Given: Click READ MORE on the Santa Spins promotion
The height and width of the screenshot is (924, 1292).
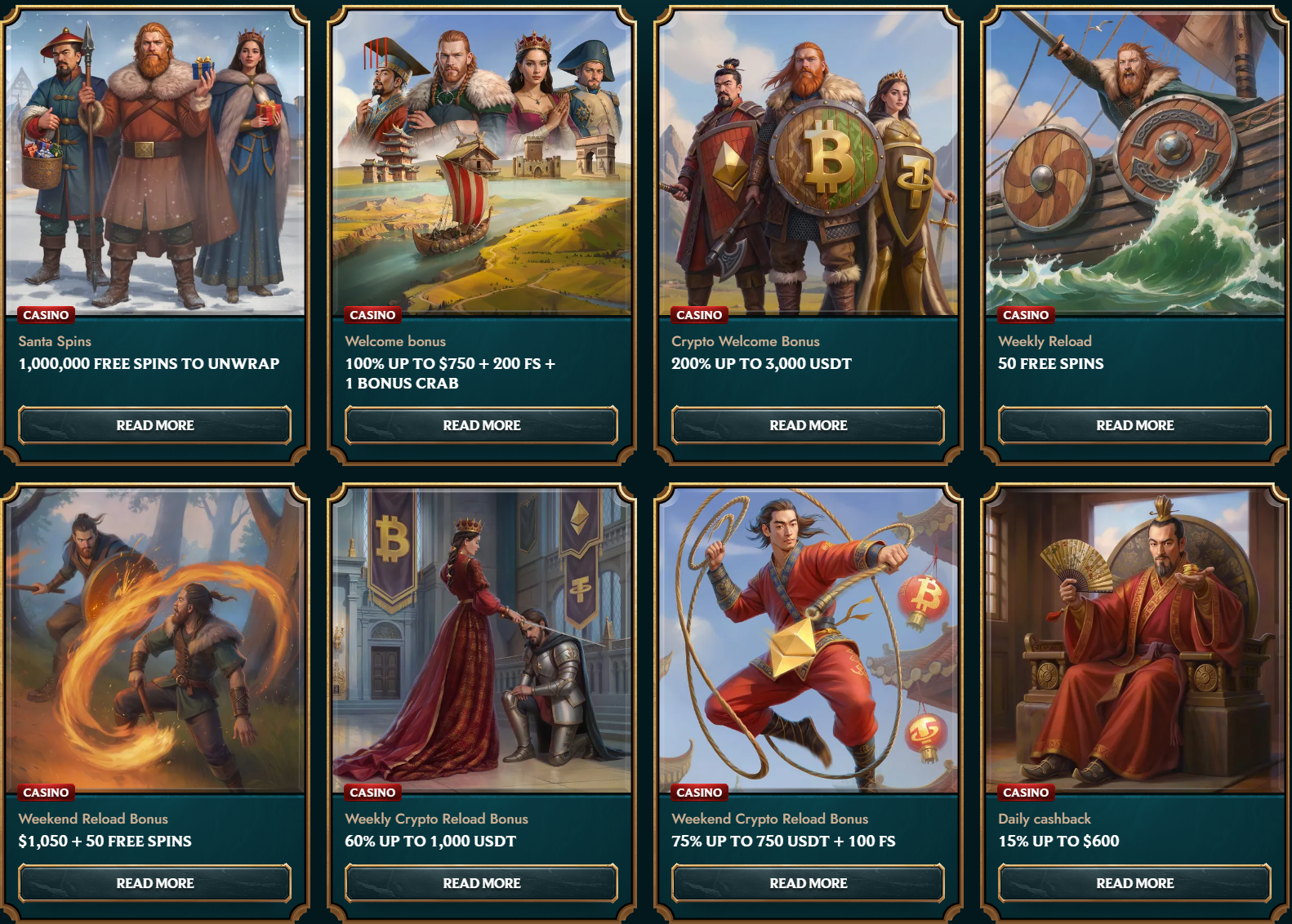Looking at the screenshot, I should pyautogui.click(x=155, y=425).
